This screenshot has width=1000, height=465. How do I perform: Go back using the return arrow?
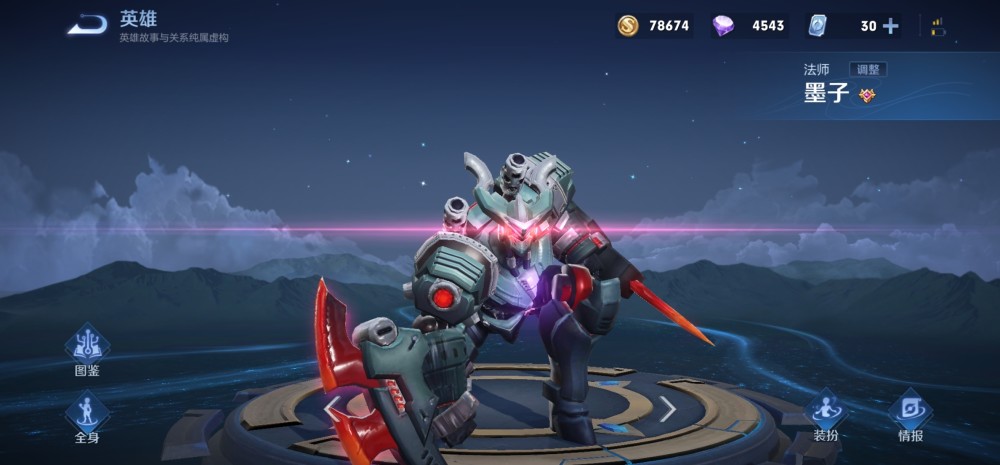click(87, 25)
